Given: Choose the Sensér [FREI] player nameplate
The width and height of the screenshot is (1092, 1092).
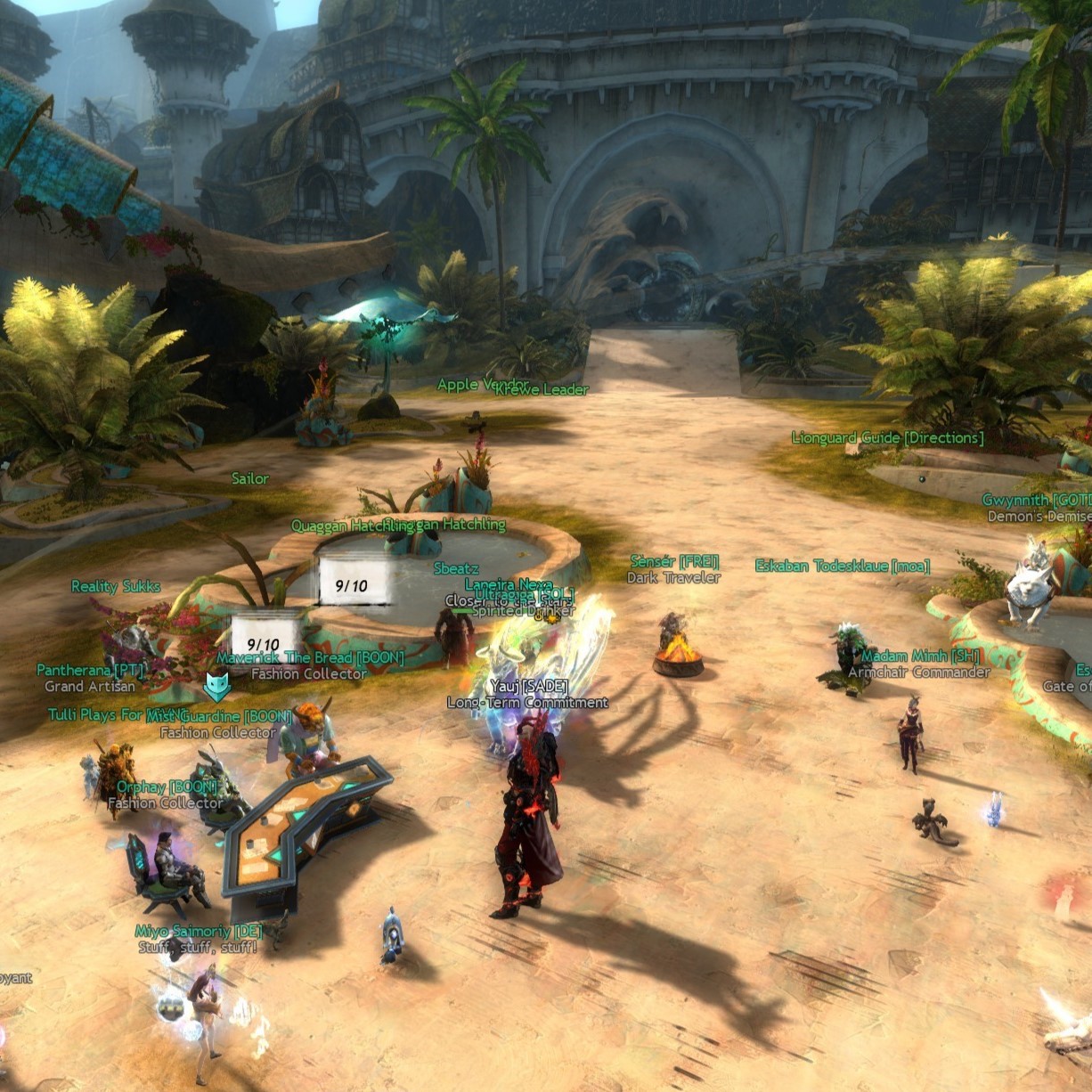Looking at the screenshot, I should click(674, 562).
